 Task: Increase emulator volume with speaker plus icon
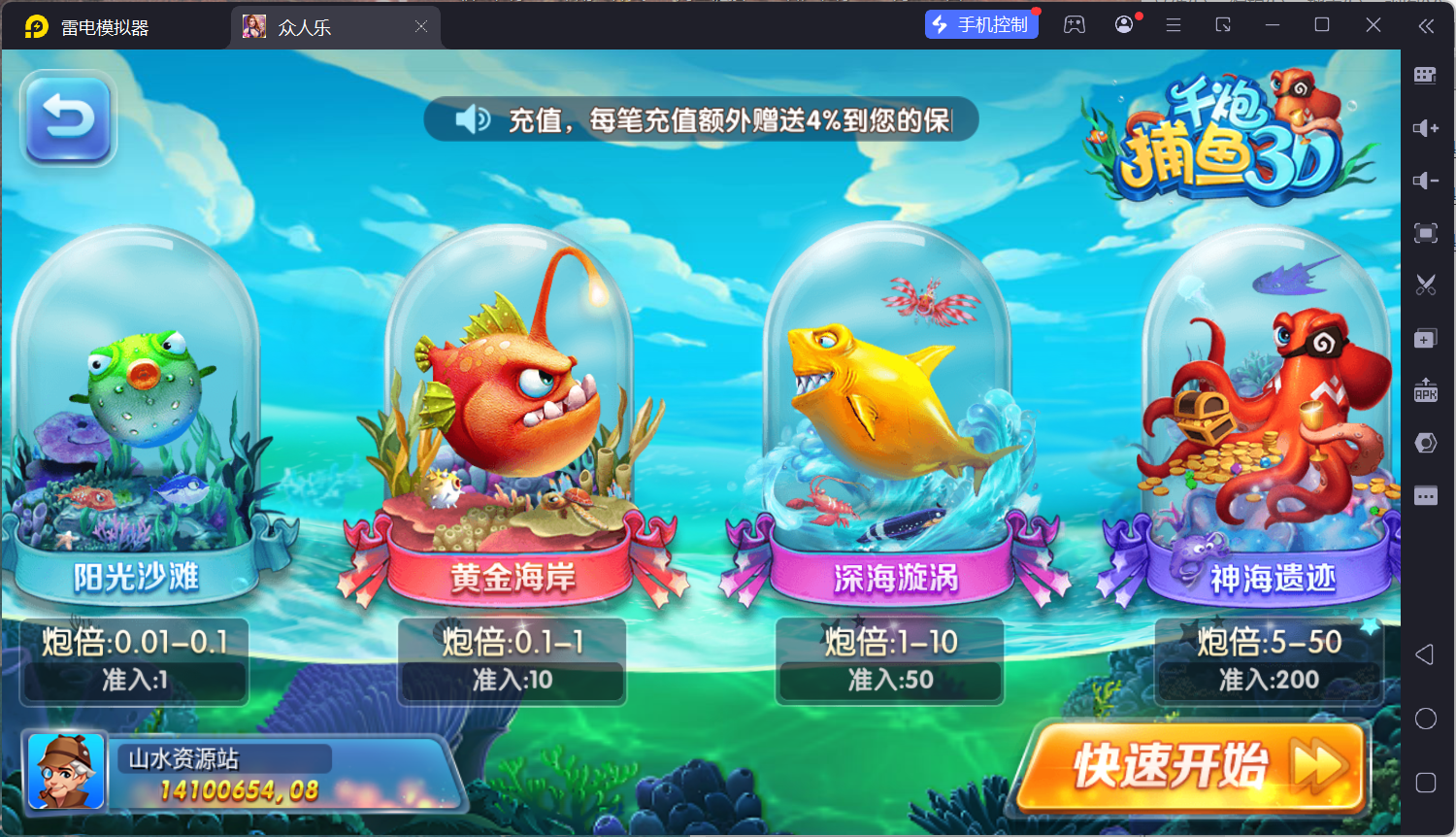pyautogui.click(x=1425, y=127)
